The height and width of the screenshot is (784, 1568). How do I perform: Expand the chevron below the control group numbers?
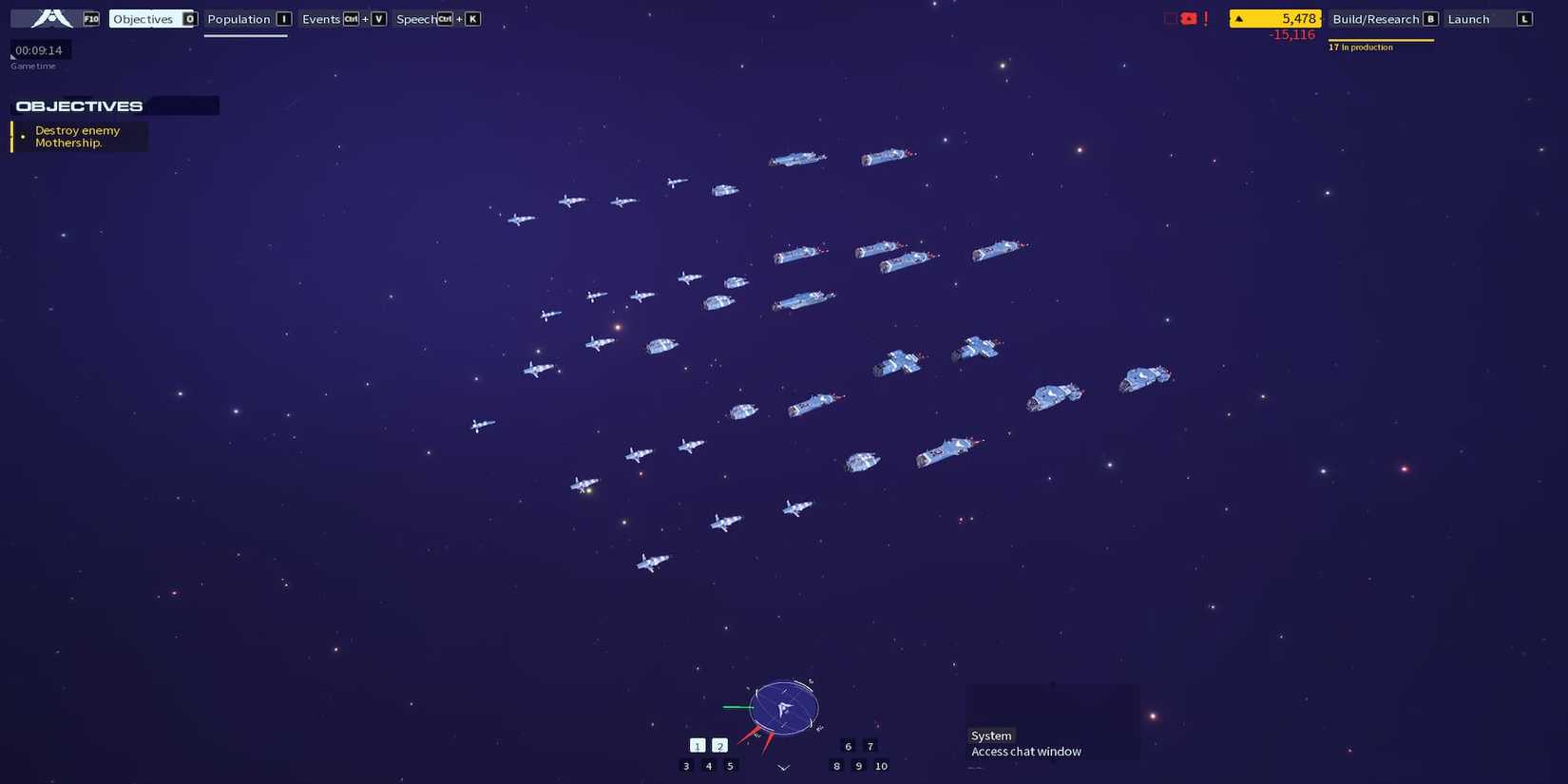[783, 767]
